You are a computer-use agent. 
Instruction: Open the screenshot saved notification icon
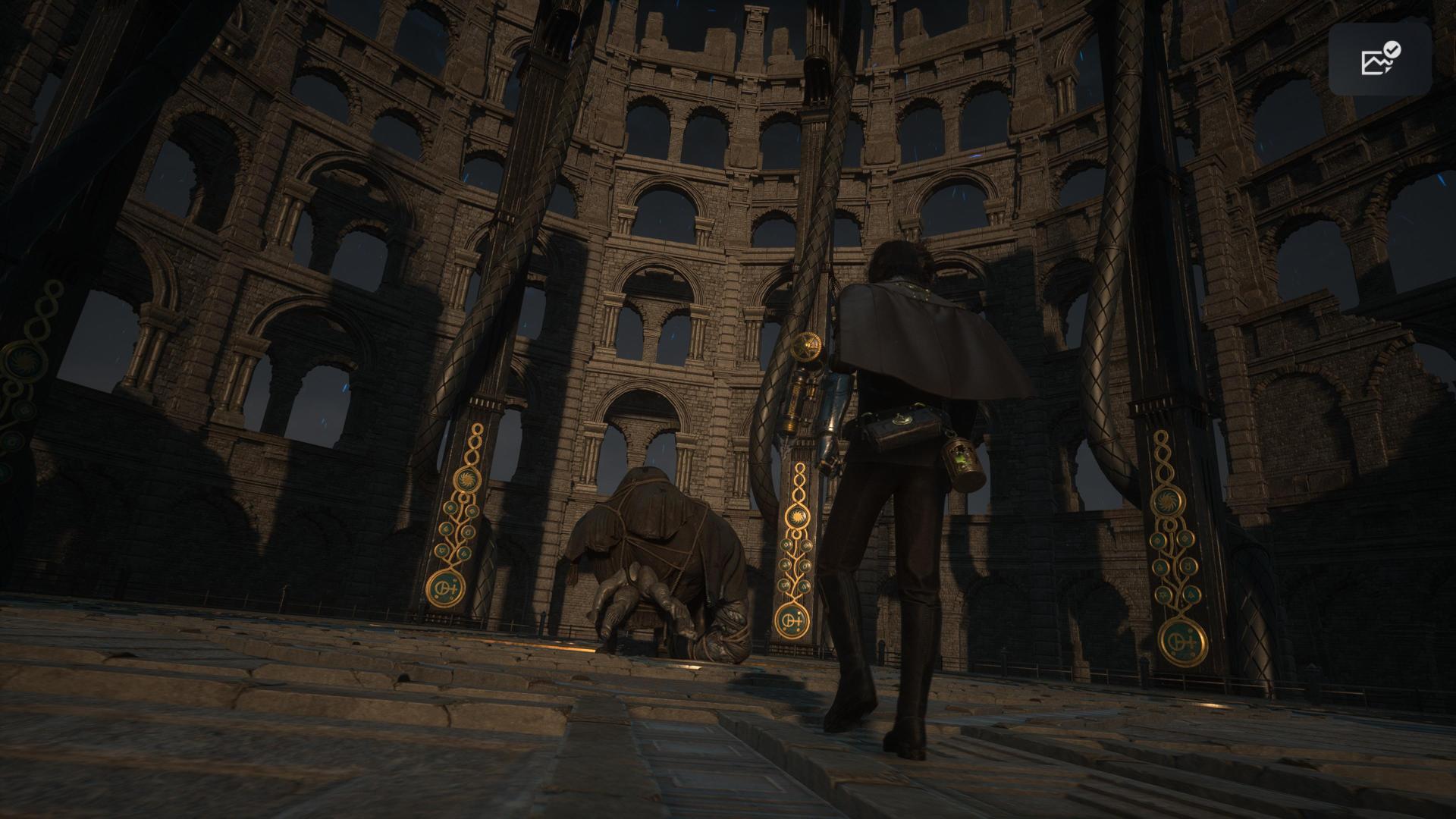[x=1379, y=59]
